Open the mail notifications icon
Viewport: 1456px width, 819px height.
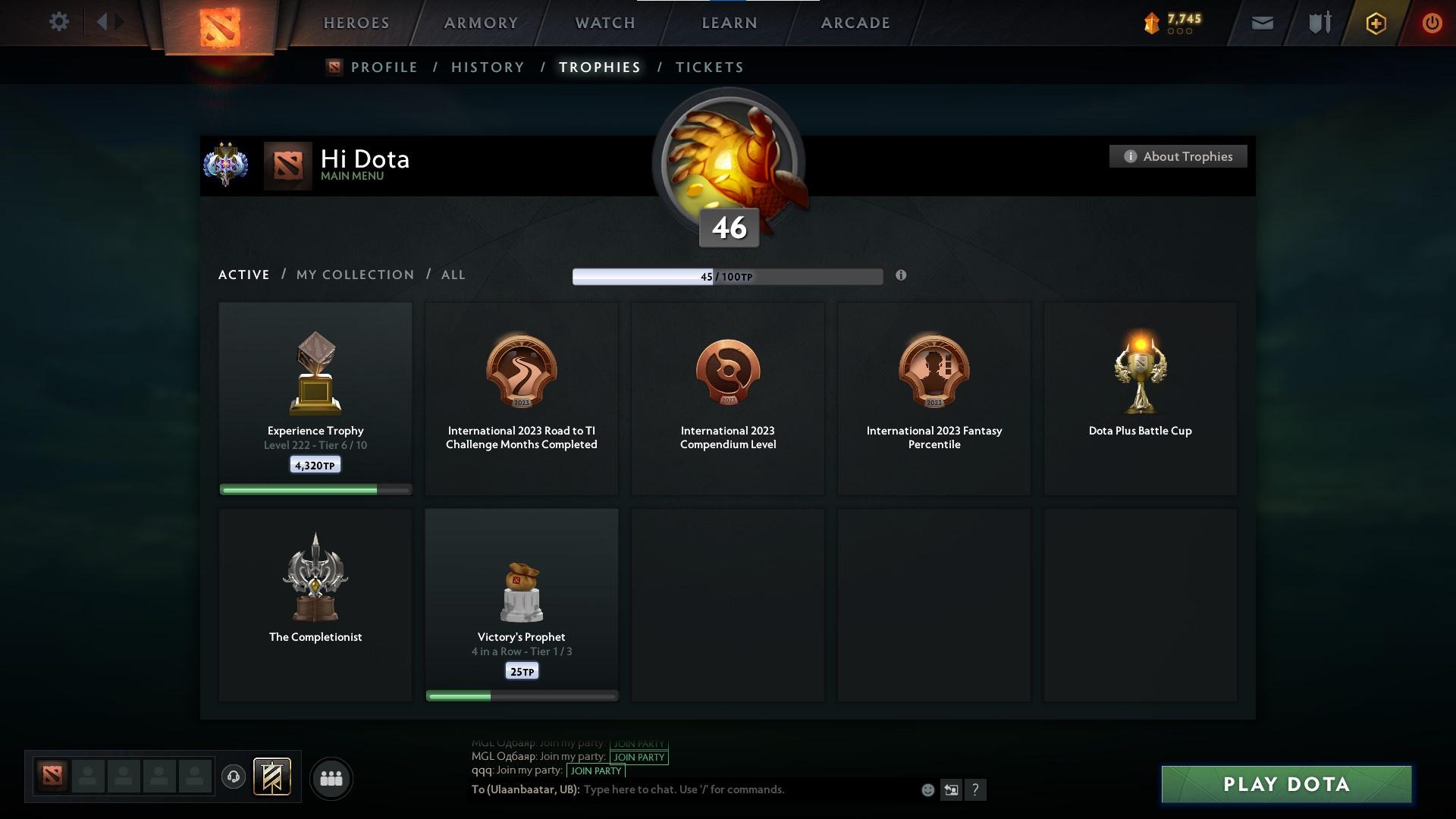(1261, 22)
